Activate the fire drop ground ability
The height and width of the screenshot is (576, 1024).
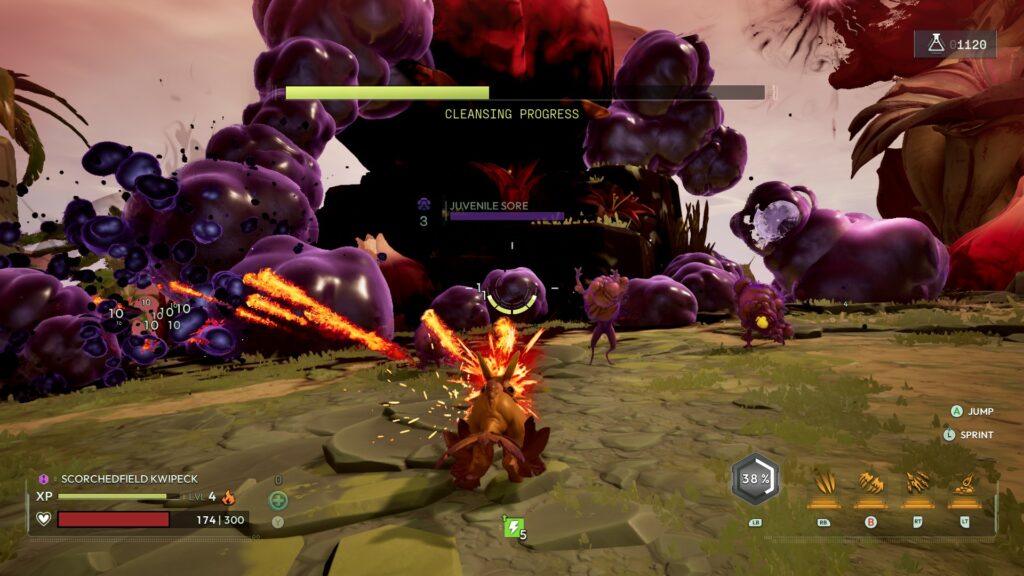point(962,483)
